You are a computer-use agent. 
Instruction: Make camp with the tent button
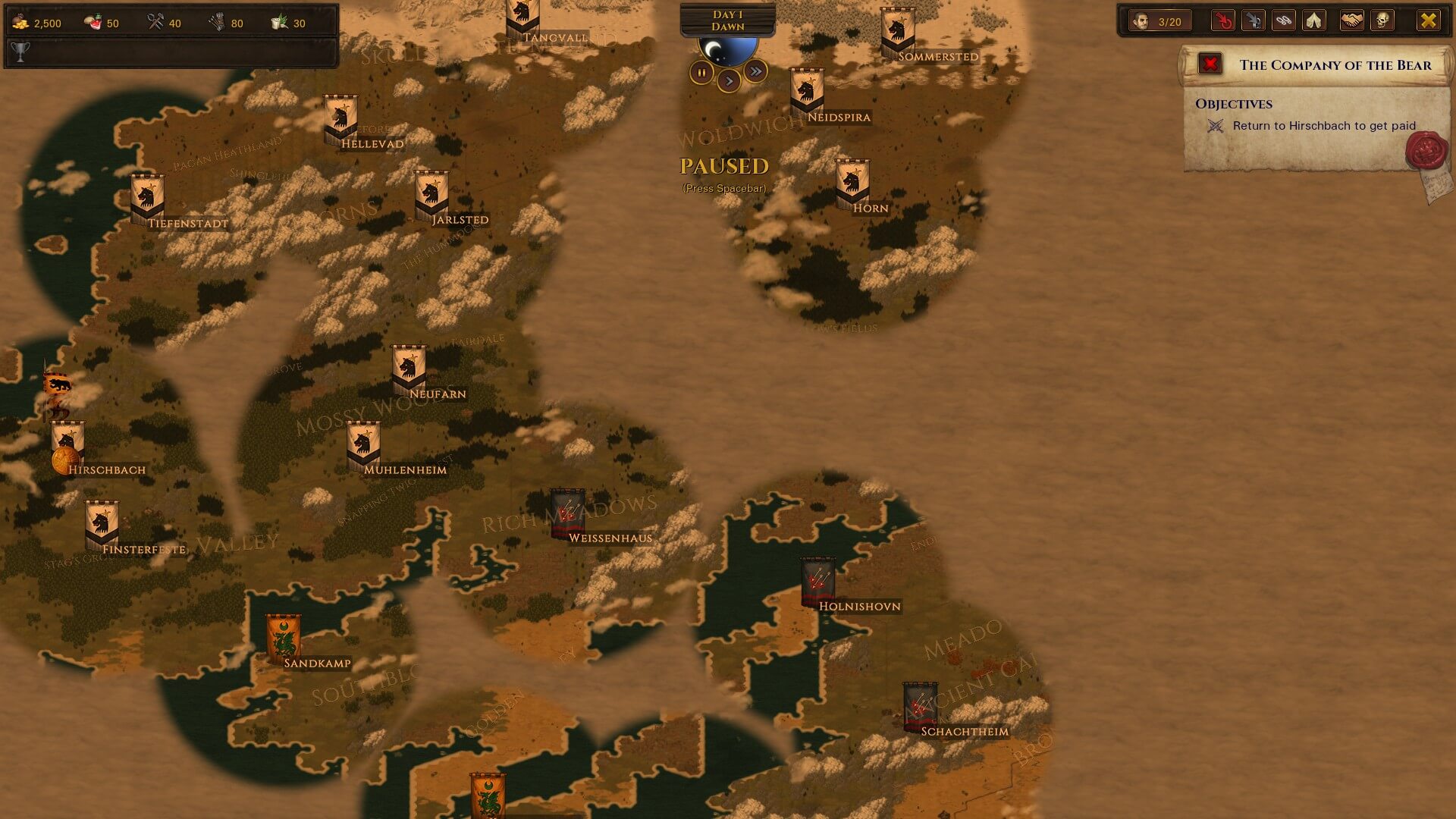click(1313, 21)
